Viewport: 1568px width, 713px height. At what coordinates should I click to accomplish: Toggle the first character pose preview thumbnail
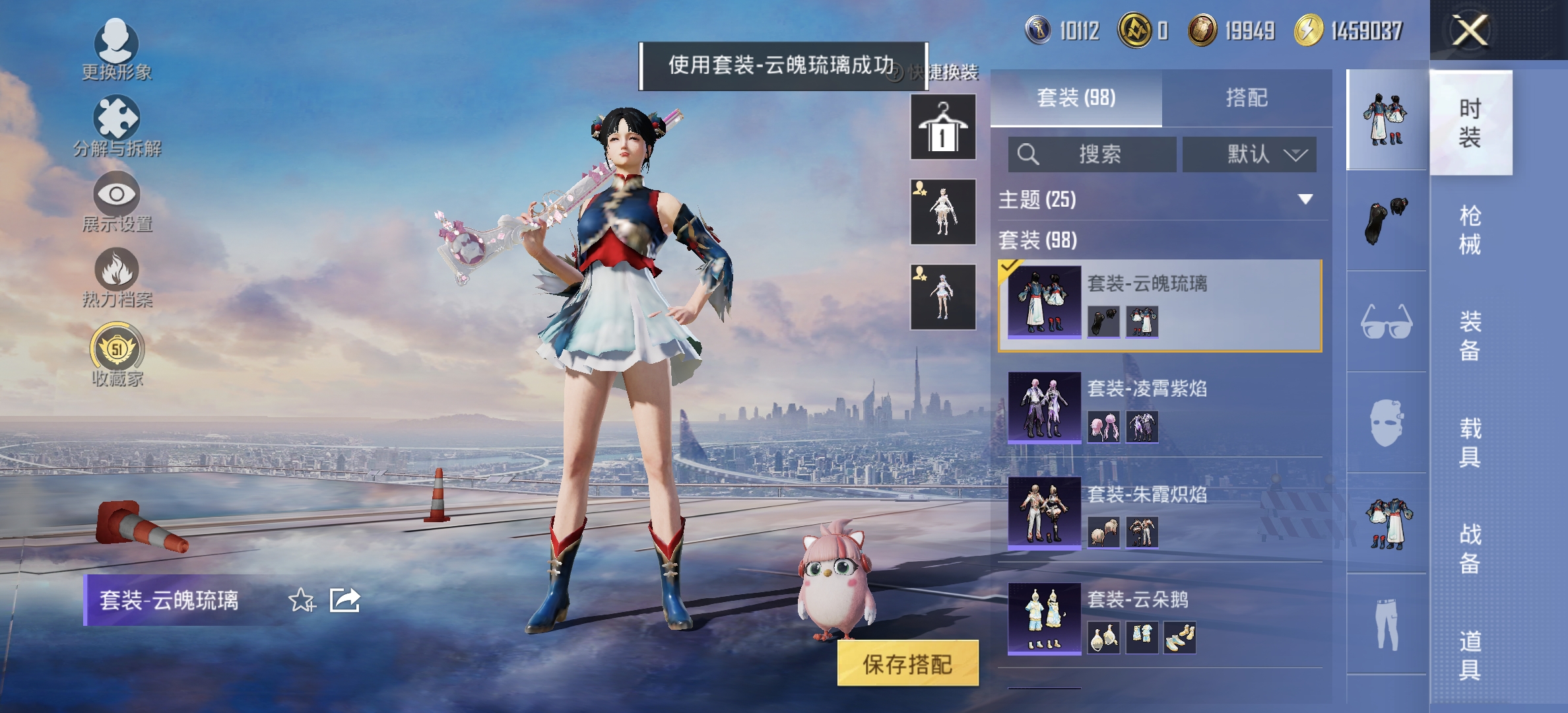click(x=942, y=210)
